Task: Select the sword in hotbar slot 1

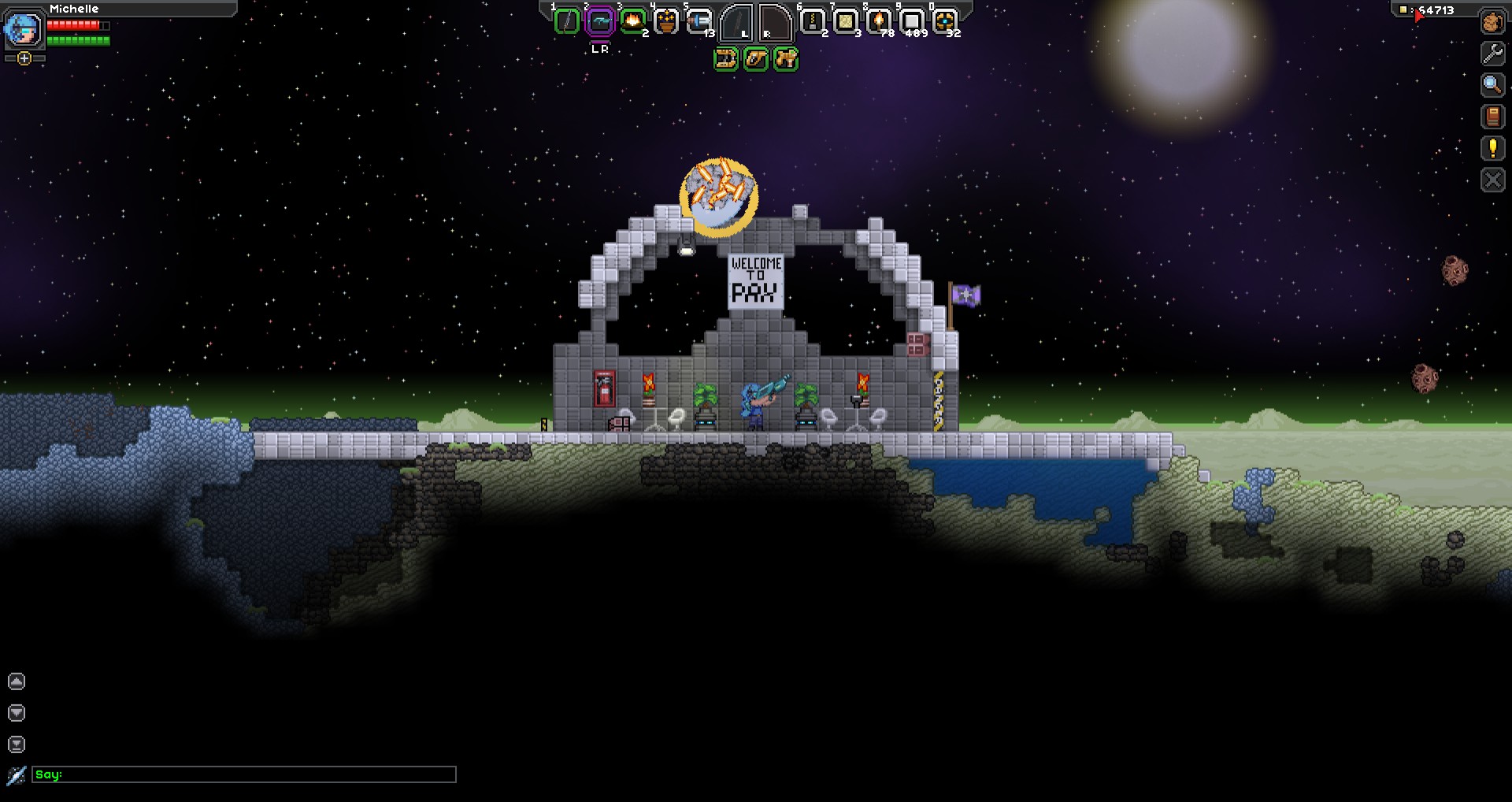Action: point(566,21)
